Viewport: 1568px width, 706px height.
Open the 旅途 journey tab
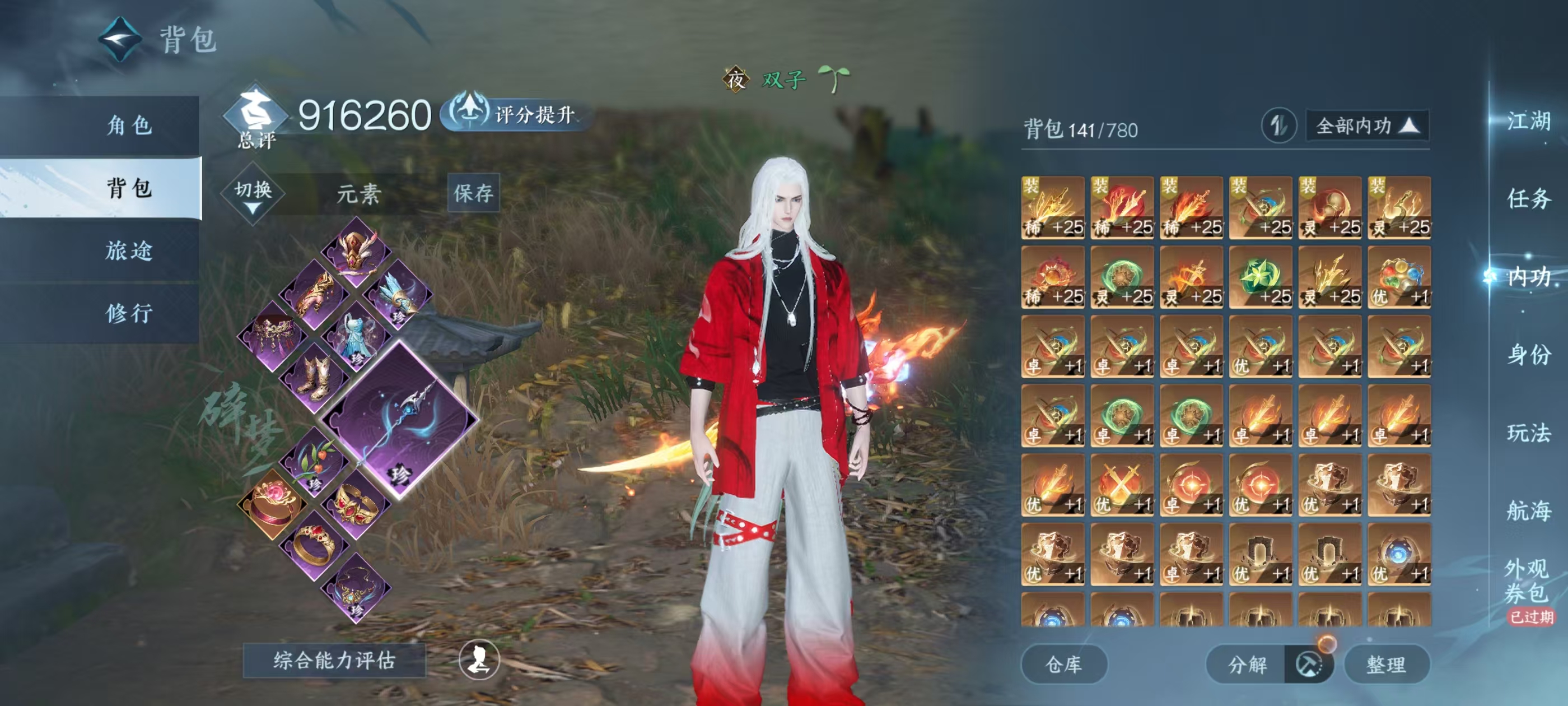pos(129,250)
